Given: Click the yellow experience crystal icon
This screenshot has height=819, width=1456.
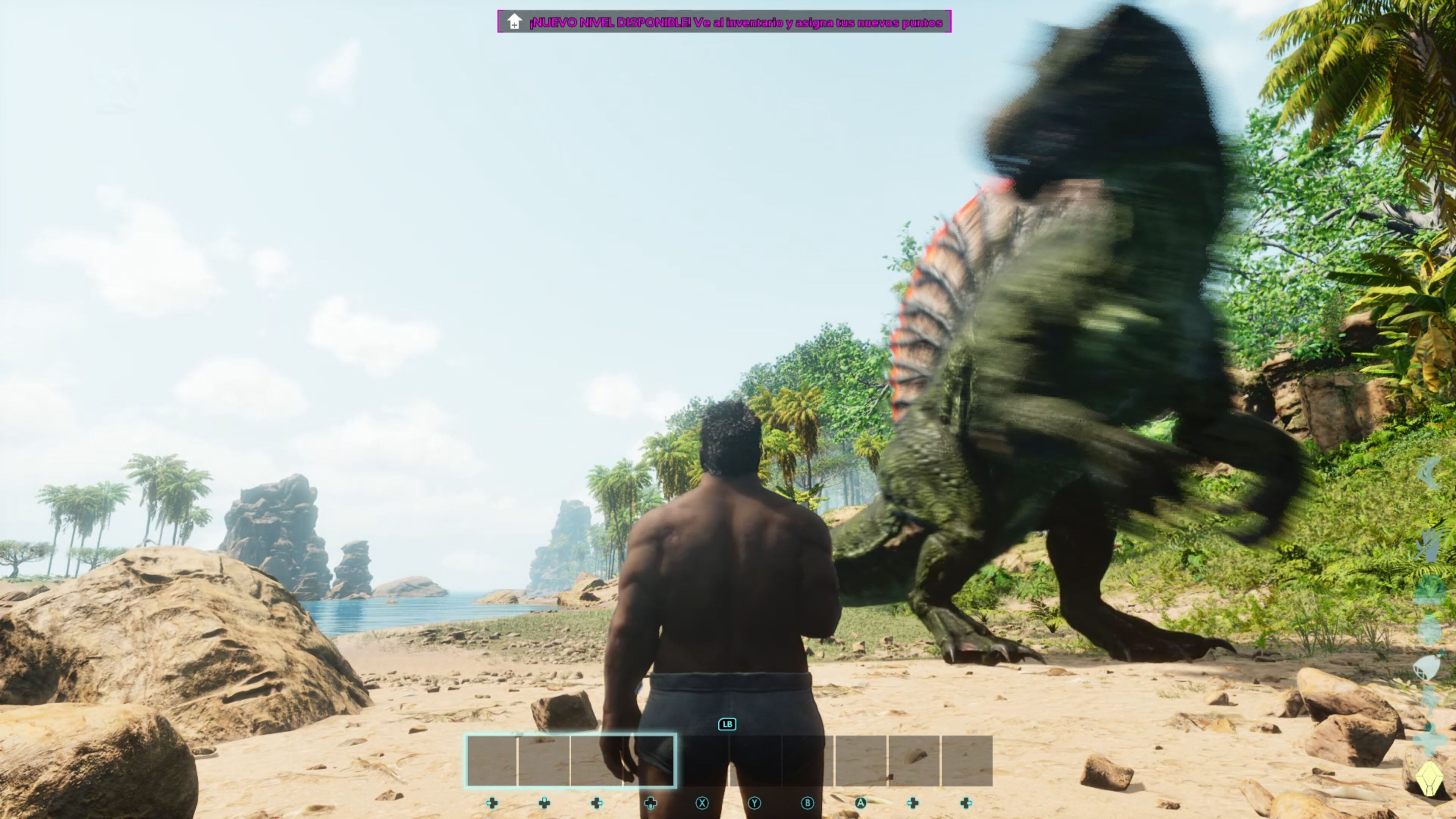Looking at the screenshot, I should (1429, 779).
